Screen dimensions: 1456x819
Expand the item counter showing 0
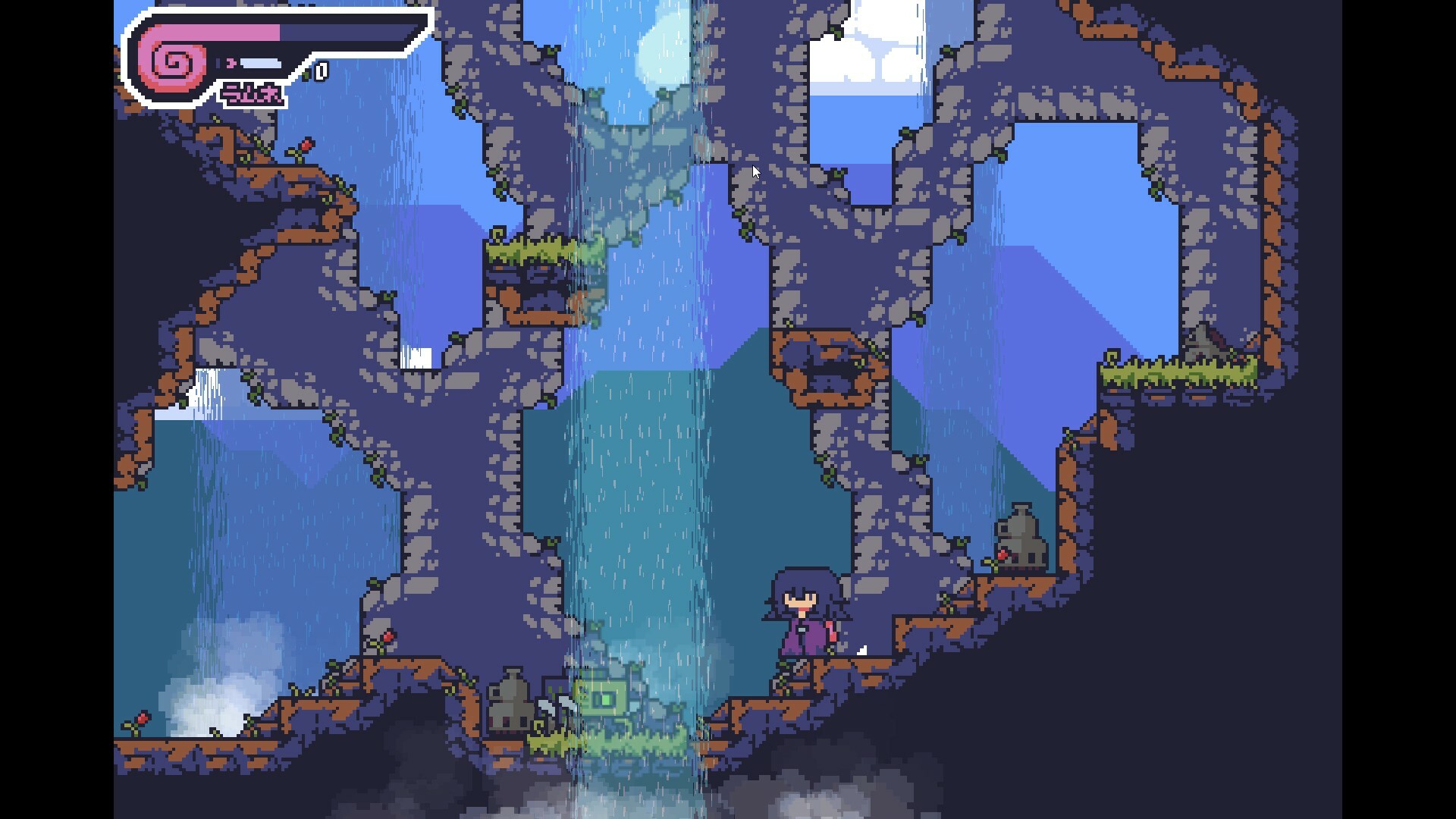(x=322, y=72)
